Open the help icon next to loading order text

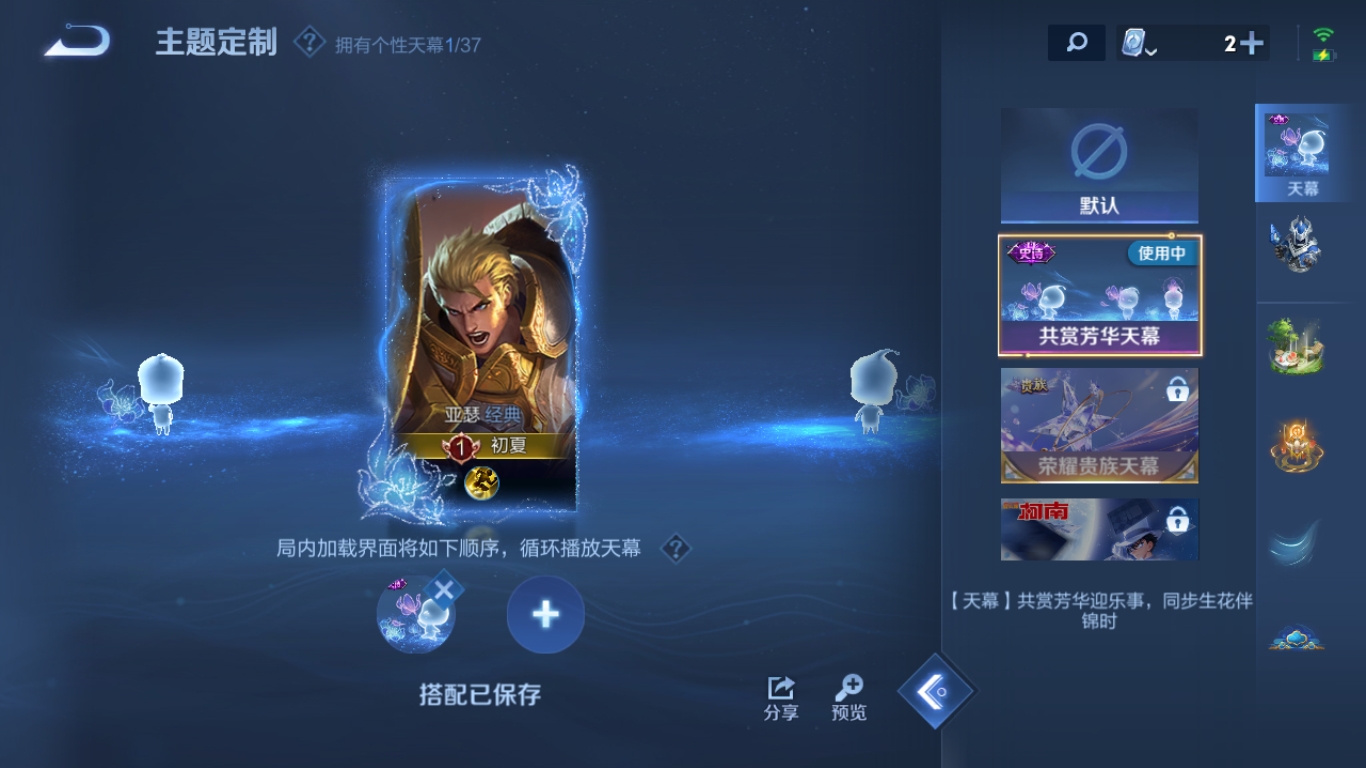click(x=676, y=548)
